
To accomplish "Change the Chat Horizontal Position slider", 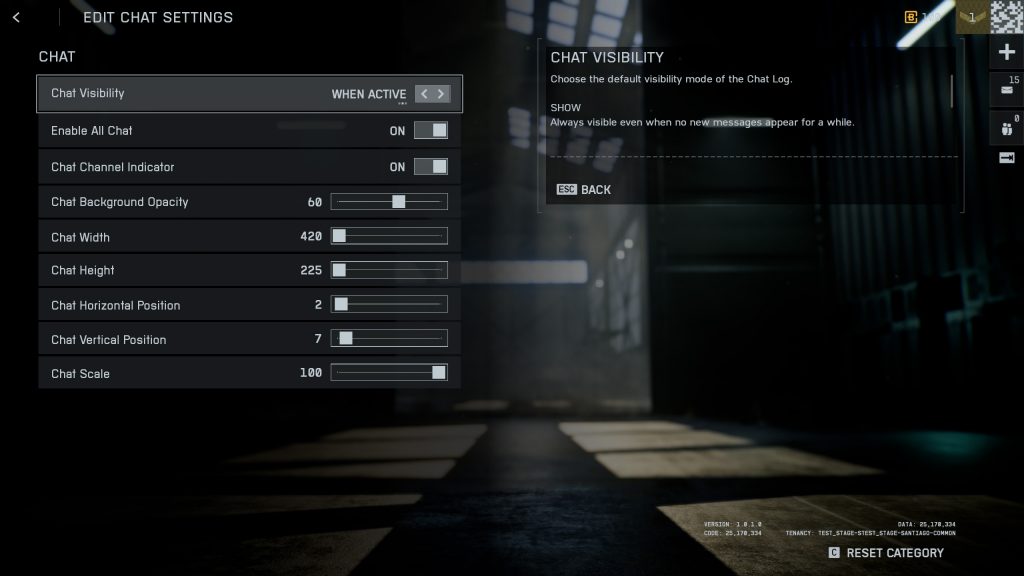I will 389,305.
